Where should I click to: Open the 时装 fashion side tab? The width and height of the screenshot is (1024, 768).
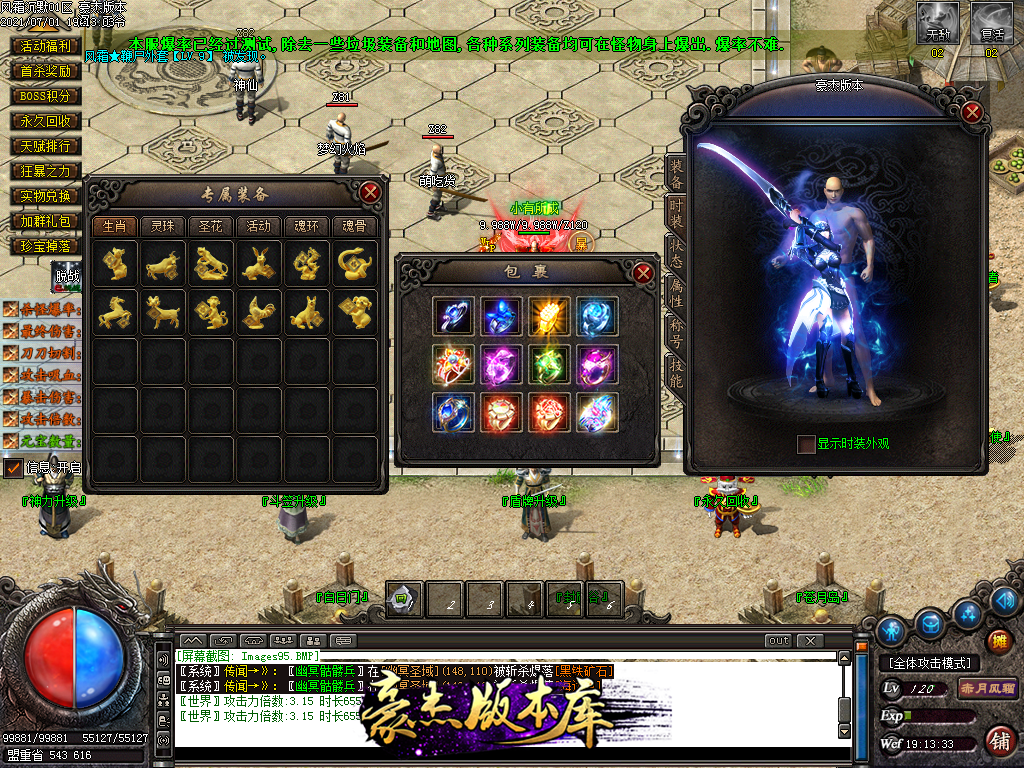coord(676,212)
